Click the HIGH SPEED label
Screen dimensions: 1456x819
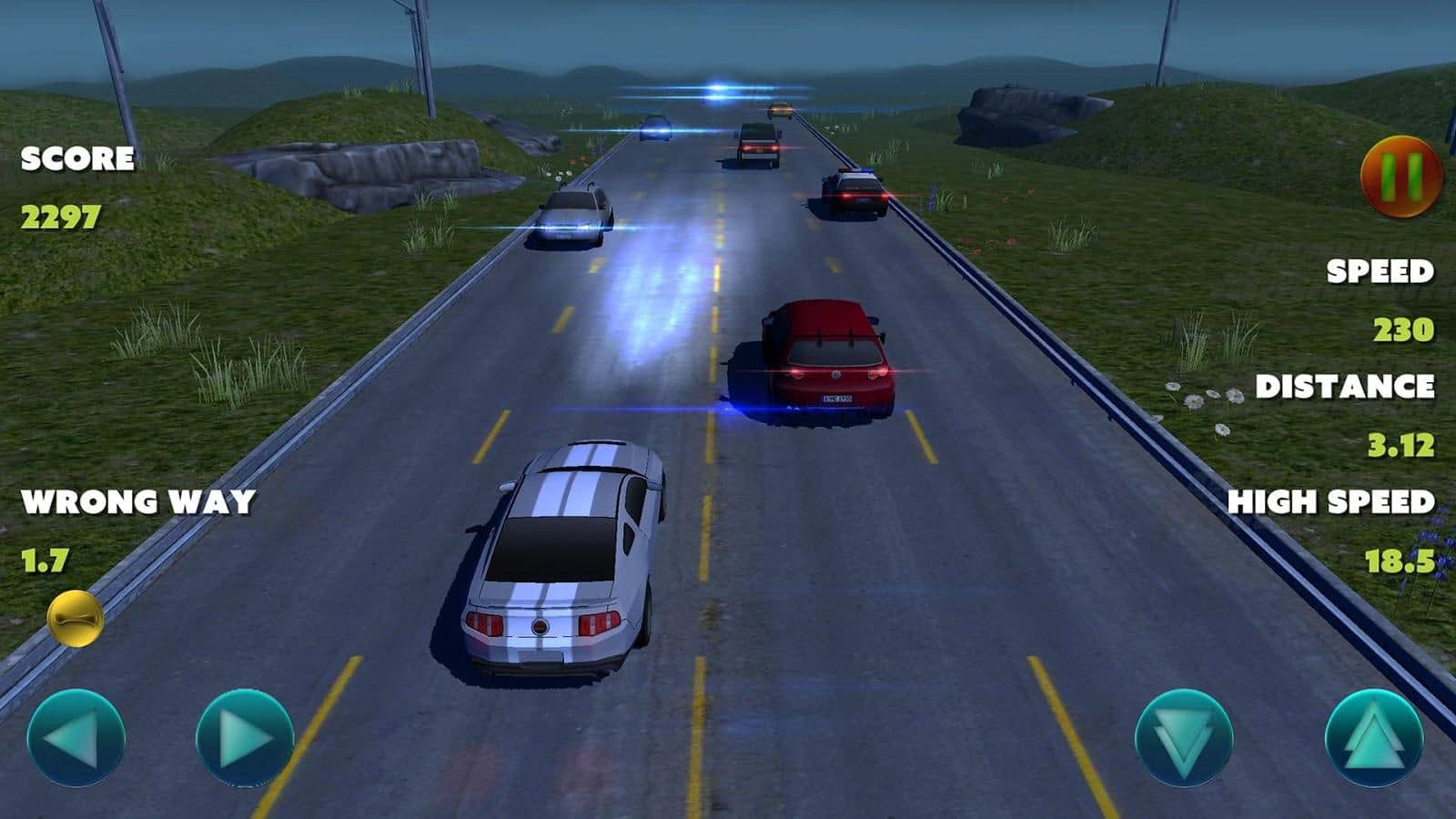point(1332,500)
